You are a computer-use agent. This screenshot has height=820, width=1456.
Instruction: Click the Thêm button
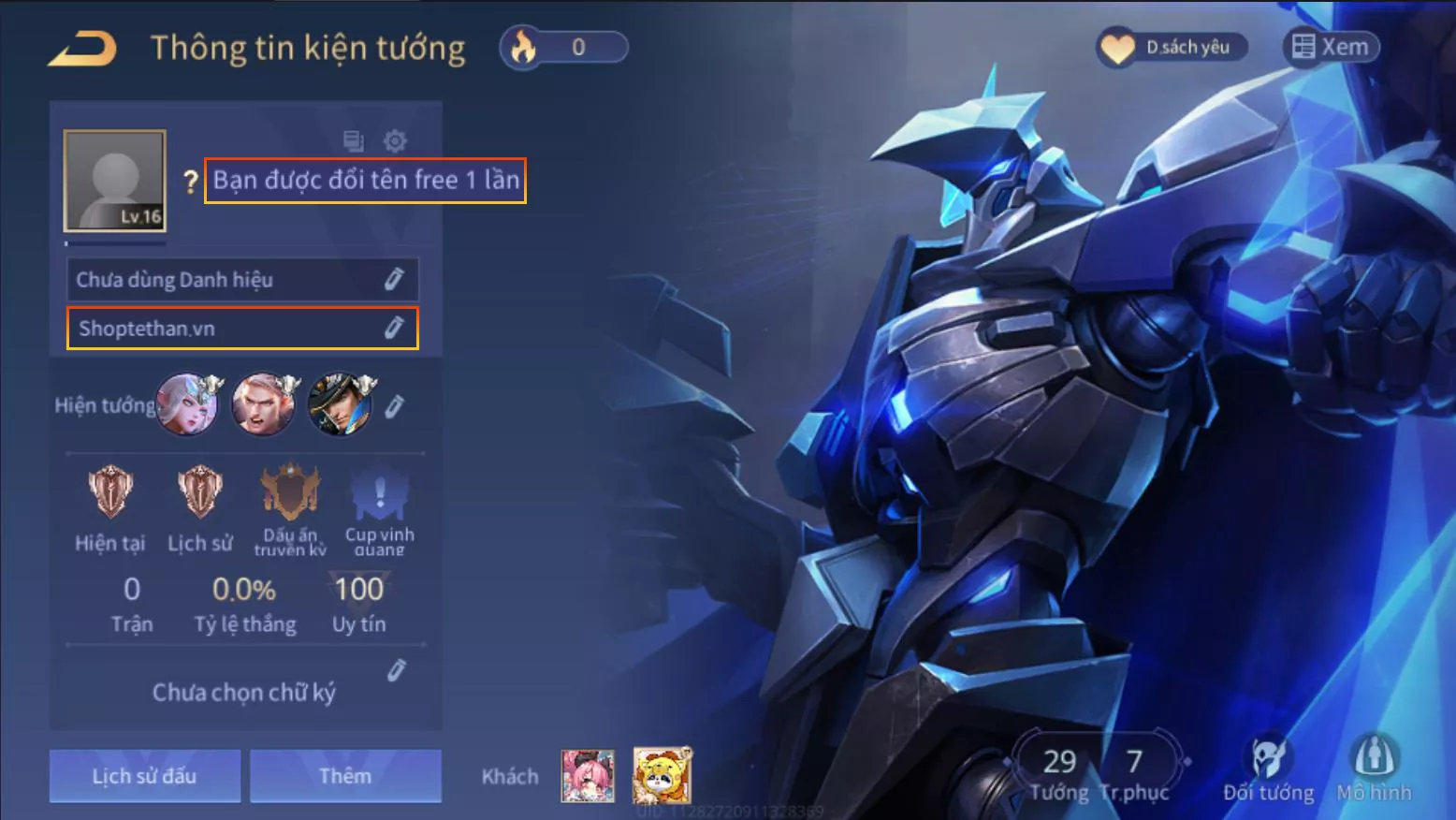tap(345, 776)
